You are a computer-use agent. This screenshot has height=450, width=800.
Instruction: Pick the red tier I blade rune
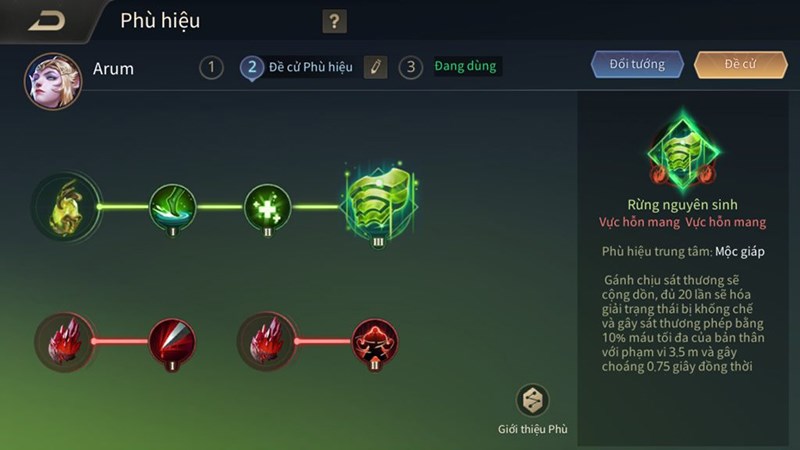tap(172, 341)
